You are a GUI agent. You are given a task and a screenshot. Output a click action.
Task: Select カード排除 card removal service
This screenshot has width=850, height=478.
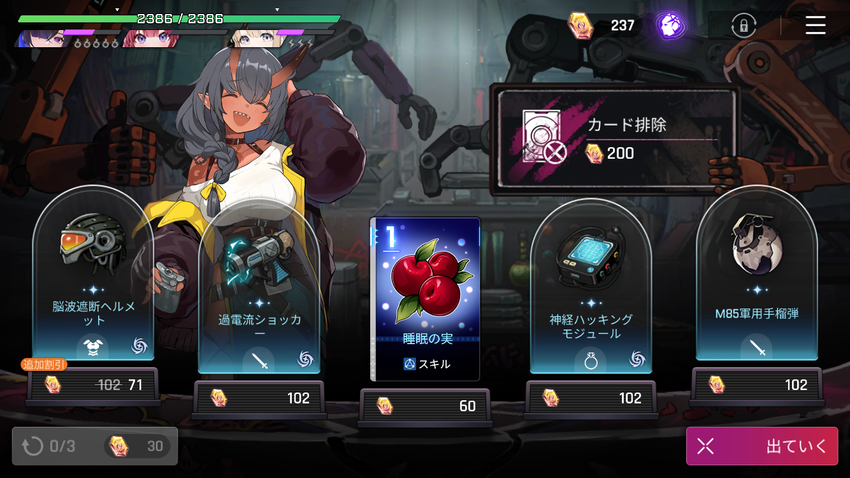613,138
